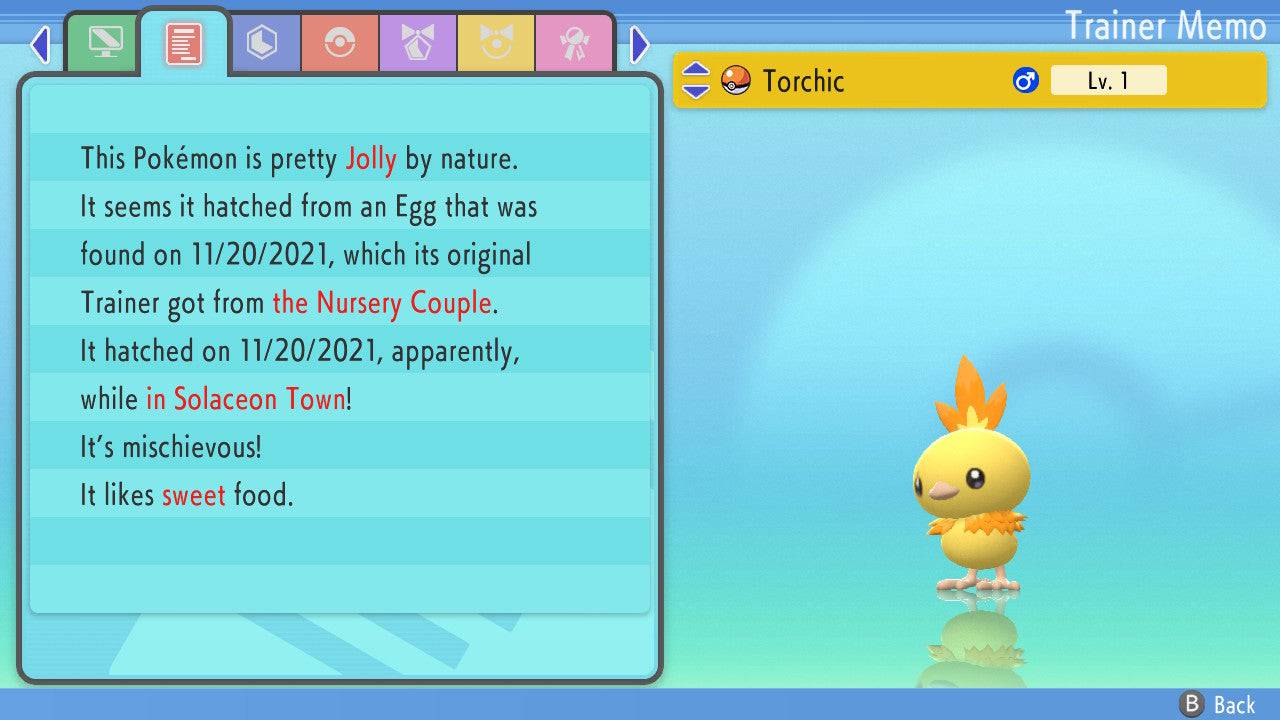Viewport: 1280px width, 720px height.
Task: Switch to the green monitor summary tab
Action: pyautogui.click(x=105, y=43)
